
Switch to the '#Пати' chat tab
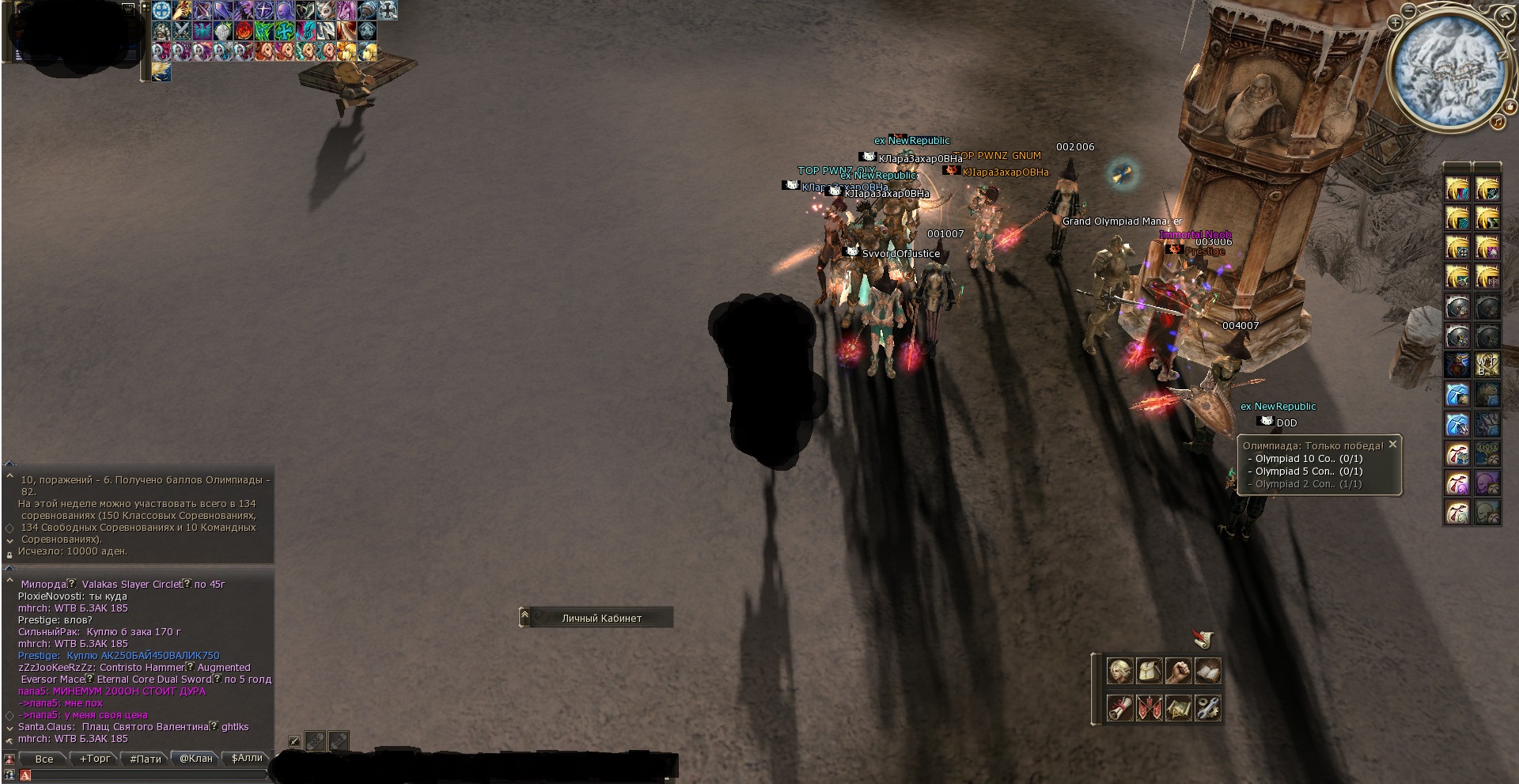coord(146,758)
